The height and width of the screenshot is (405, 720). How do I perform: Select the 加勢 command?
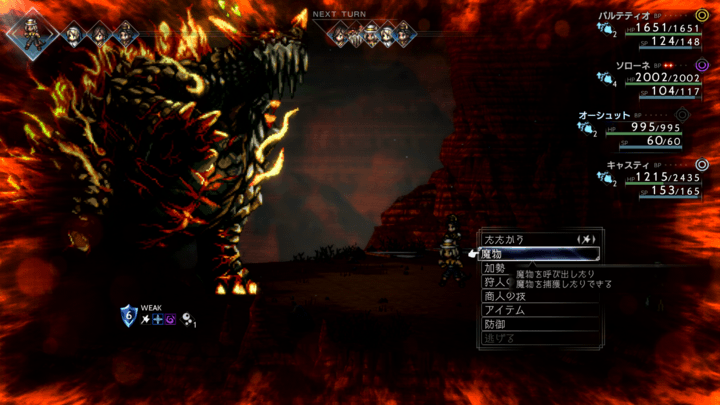[x=496, y=268]
